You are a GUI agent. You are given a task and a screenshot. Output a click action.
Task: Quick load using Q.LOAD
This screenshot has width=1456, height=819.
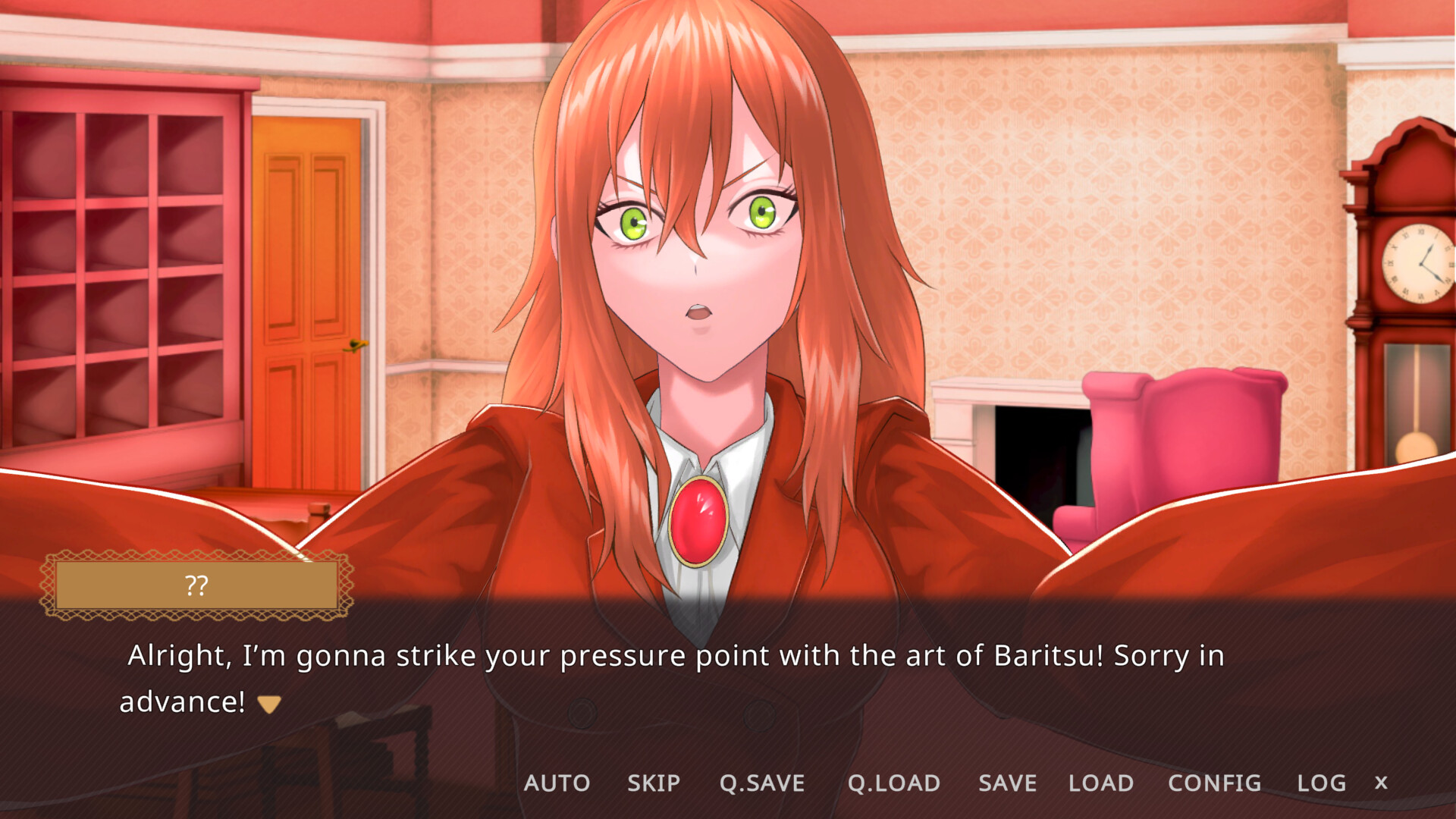tap(895, 783)
